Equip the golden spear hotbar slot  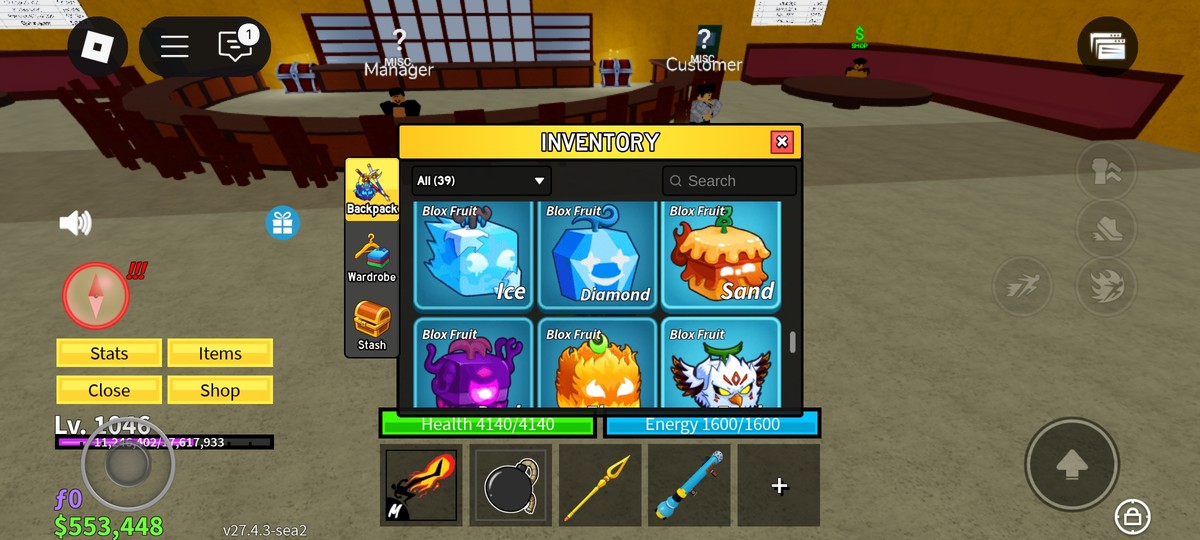(x=599, y=485)
